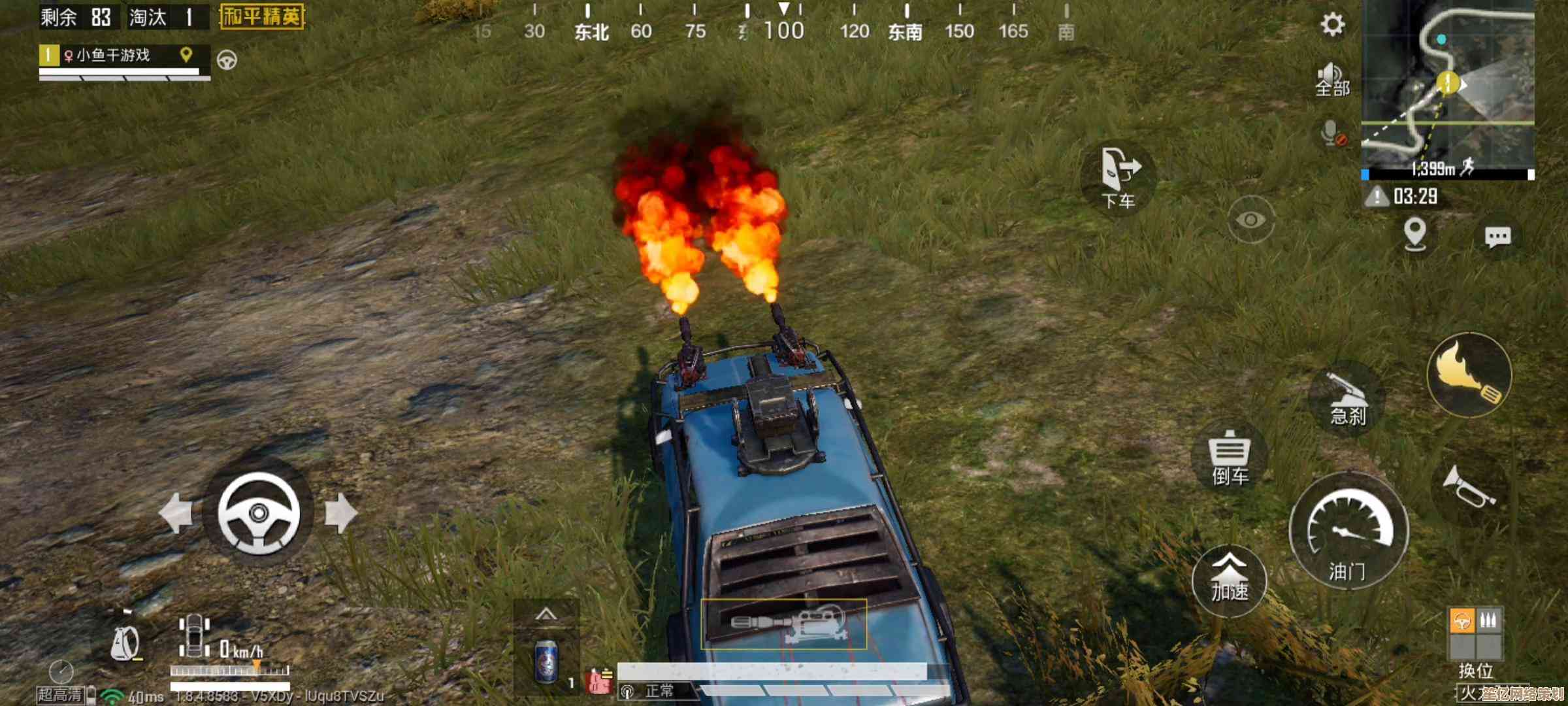Pull the 急刹 handbrake
1568x706 pixels.
[1347, 398]
